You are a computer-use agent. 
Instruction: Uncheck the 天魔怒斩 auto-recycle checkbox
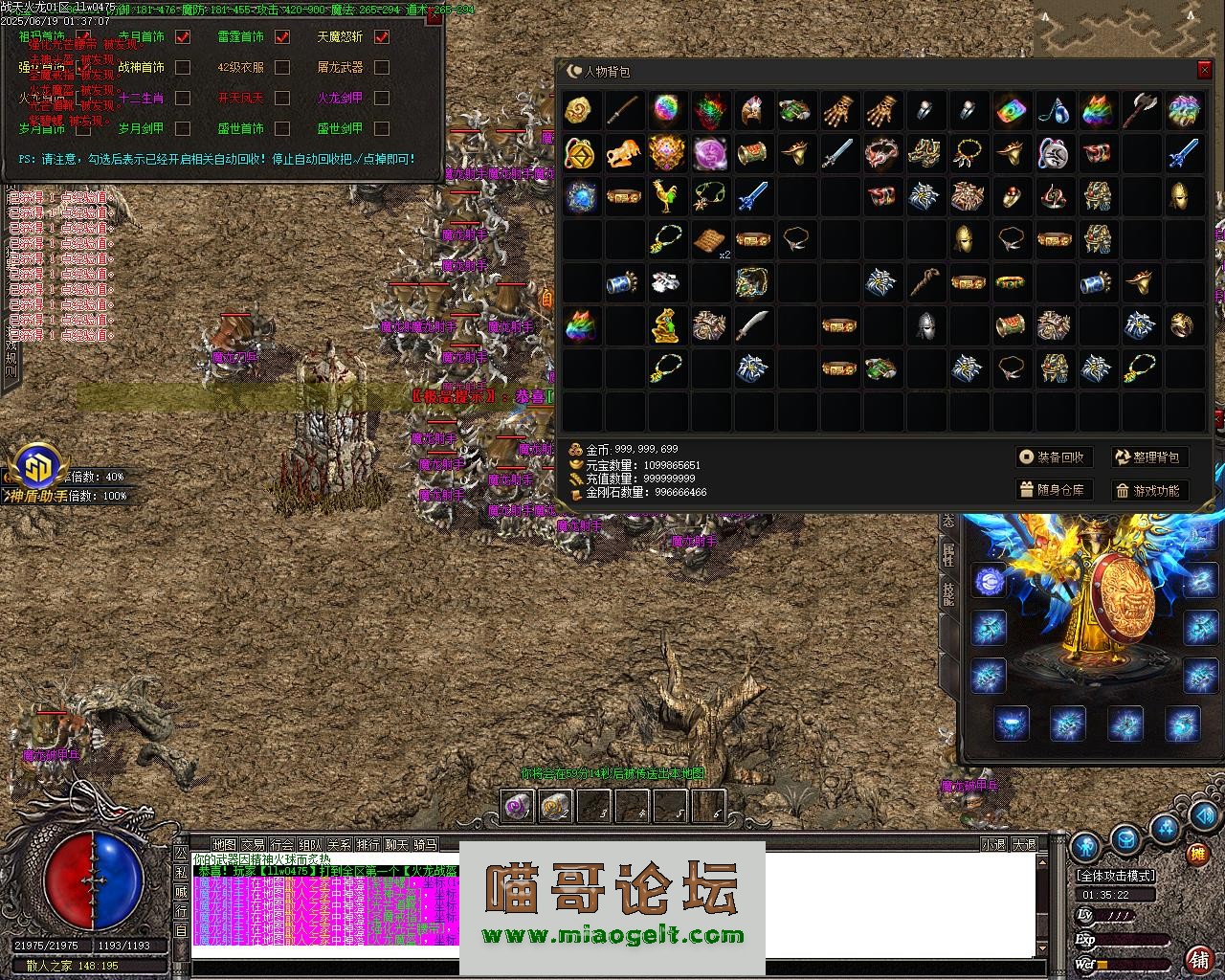tap(382, 37)
